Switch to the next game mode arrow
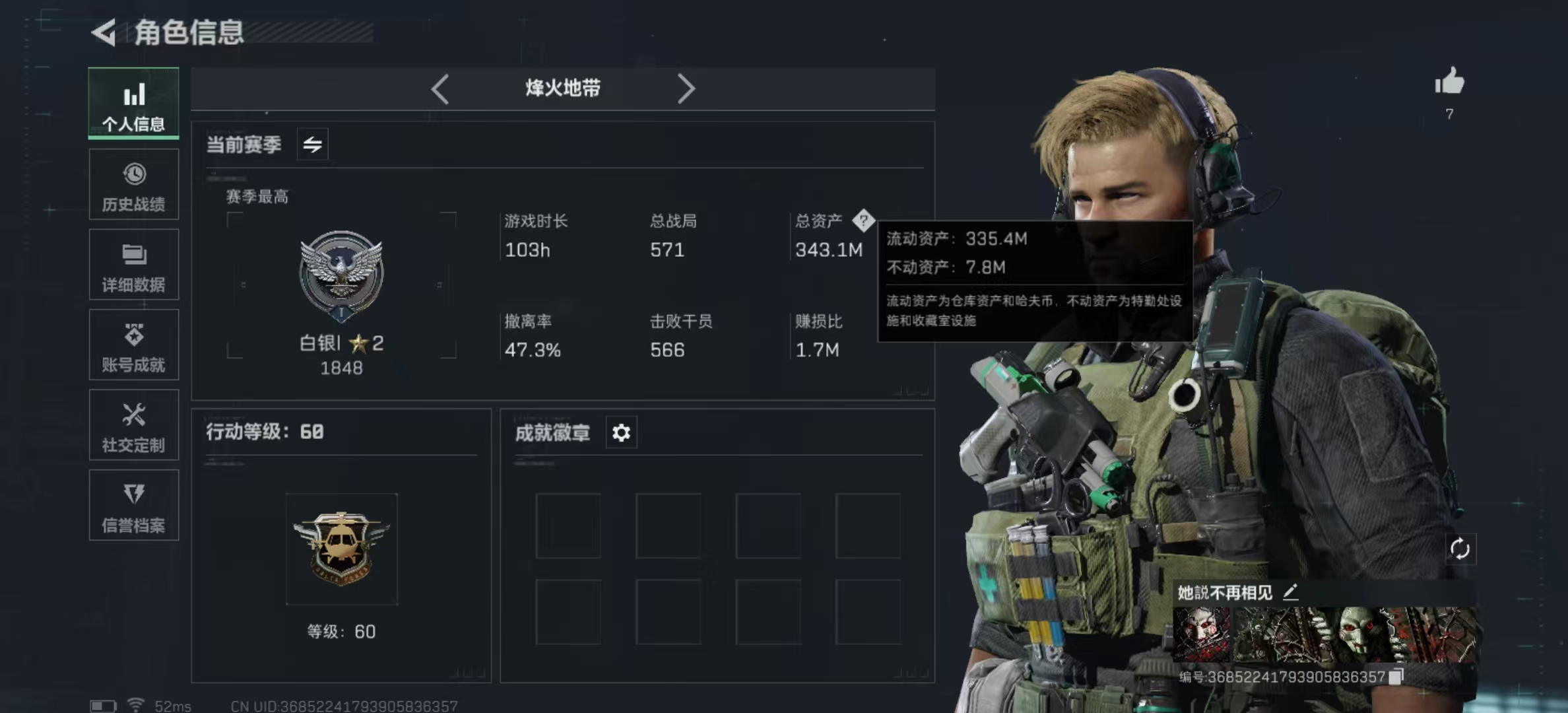The height and width of the screenshot is (713, 1568). pyautogui.click(x=686, y=88)
